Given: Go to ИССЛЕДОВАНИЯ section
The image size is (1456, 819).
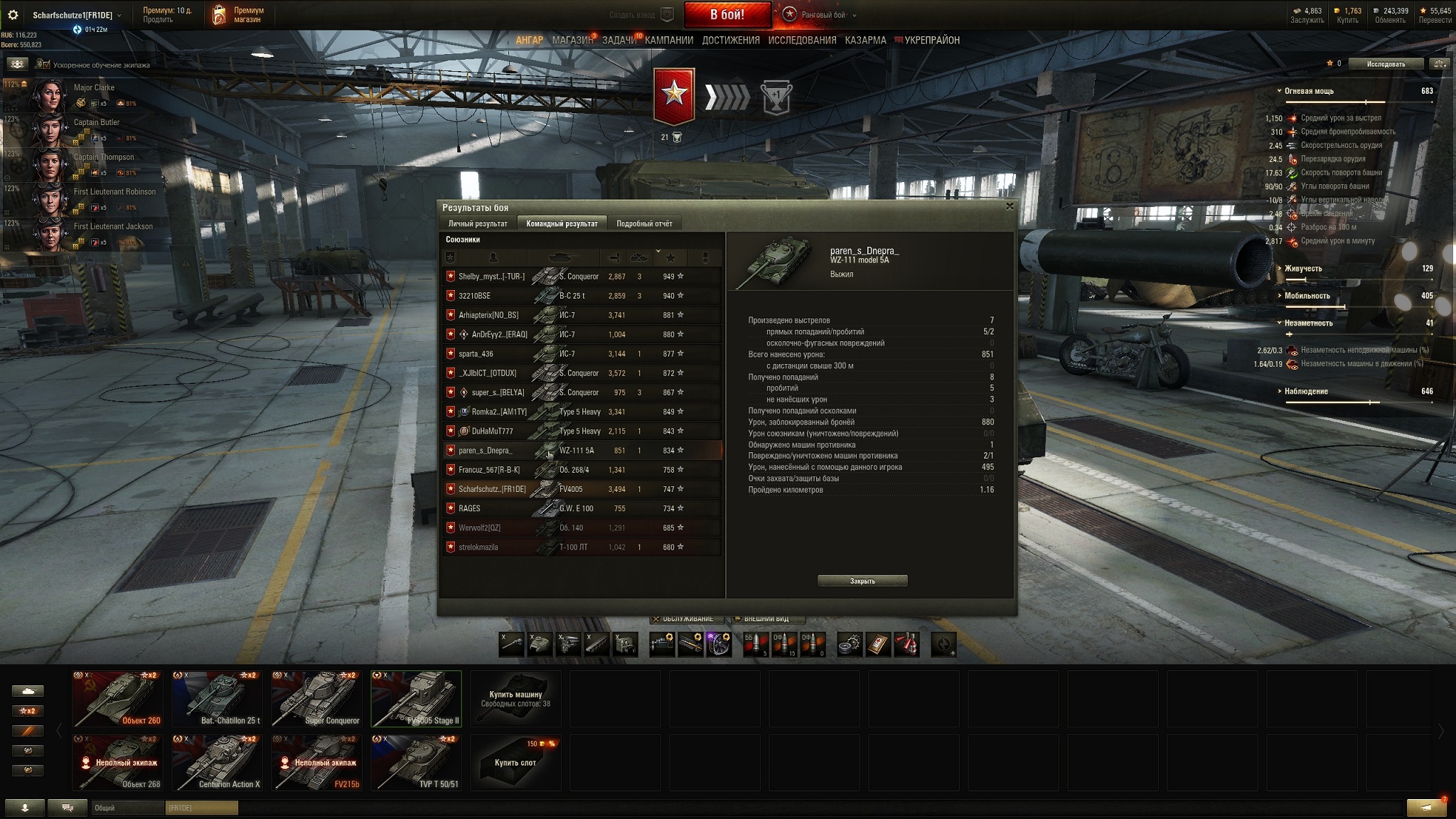Looking at the screenshot, I should coord(802,41).
